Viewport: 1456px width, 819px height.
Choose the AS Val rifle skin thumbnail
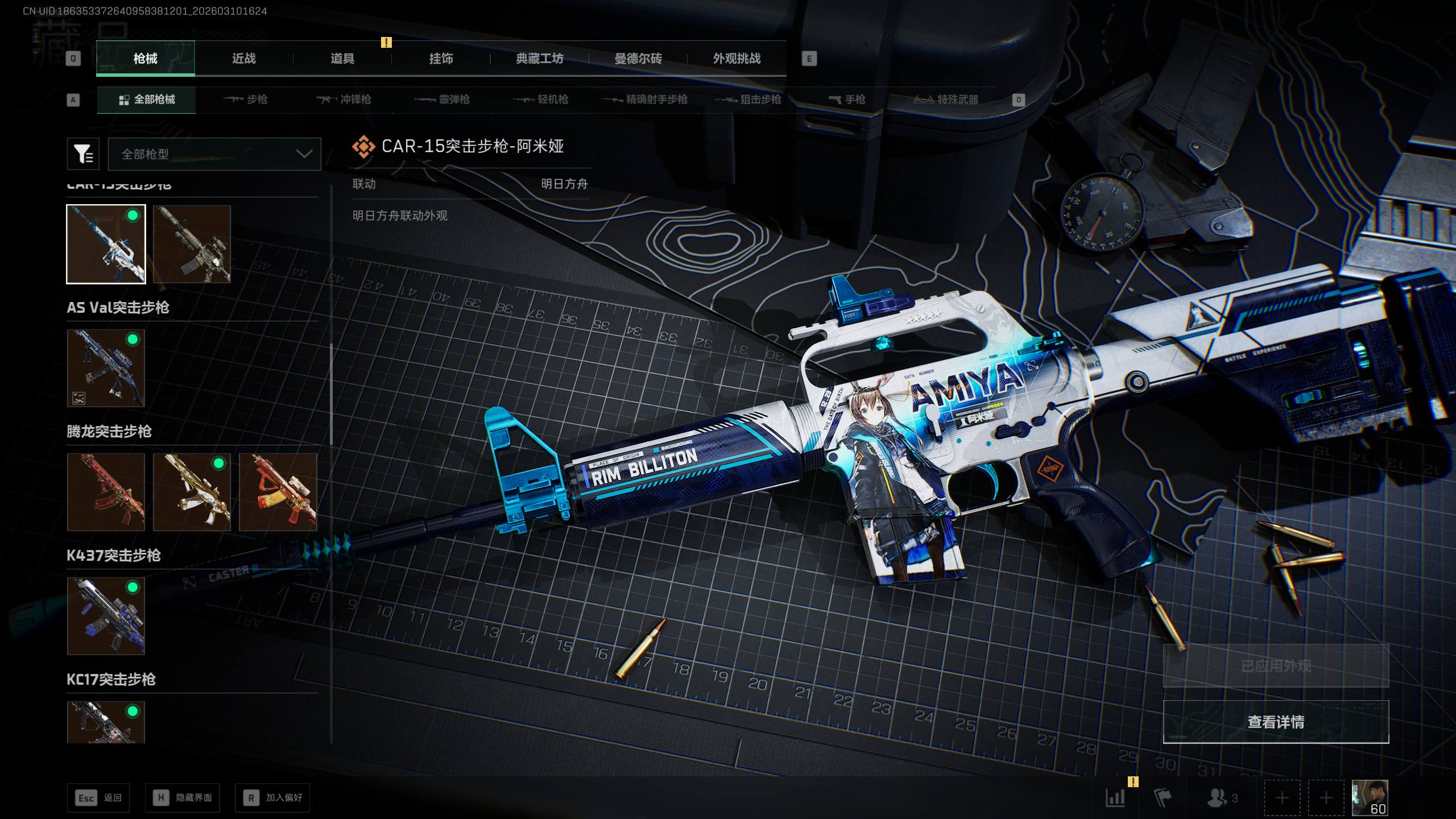pos(106,368)
